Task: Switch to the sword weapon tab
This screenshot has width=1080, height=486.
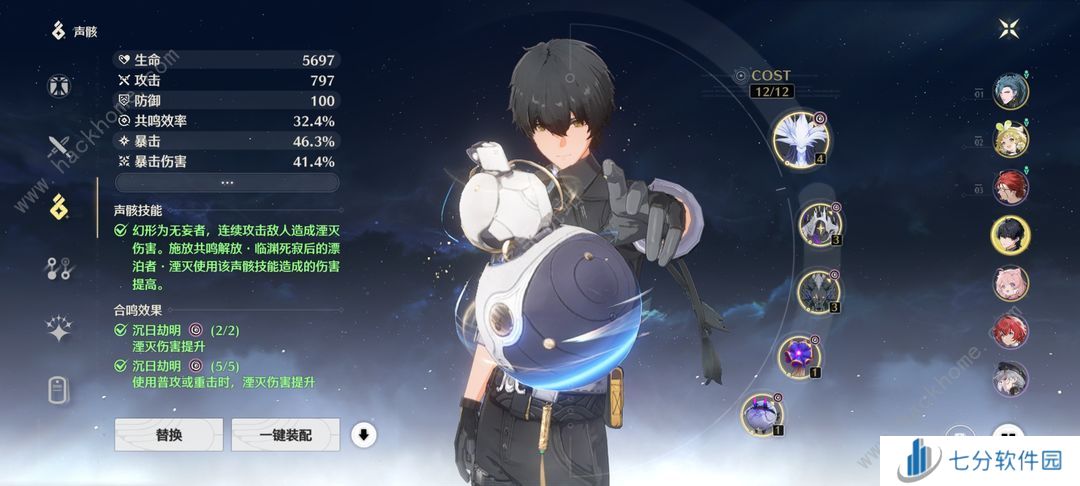Action: (58, 148)
